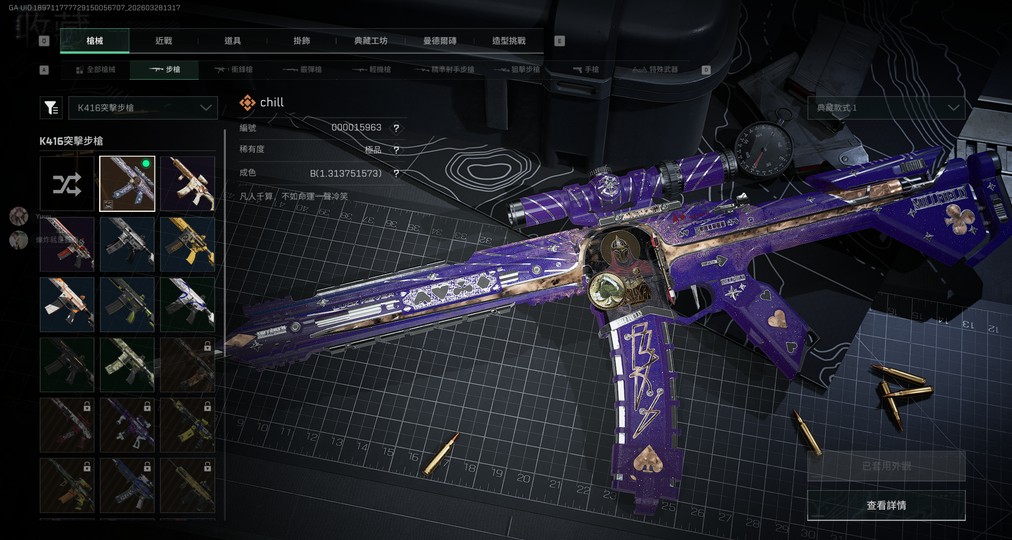1012x540 pixels.
Task: Select the 掛飾 charms tab
Action: click(x=301, y=41)
